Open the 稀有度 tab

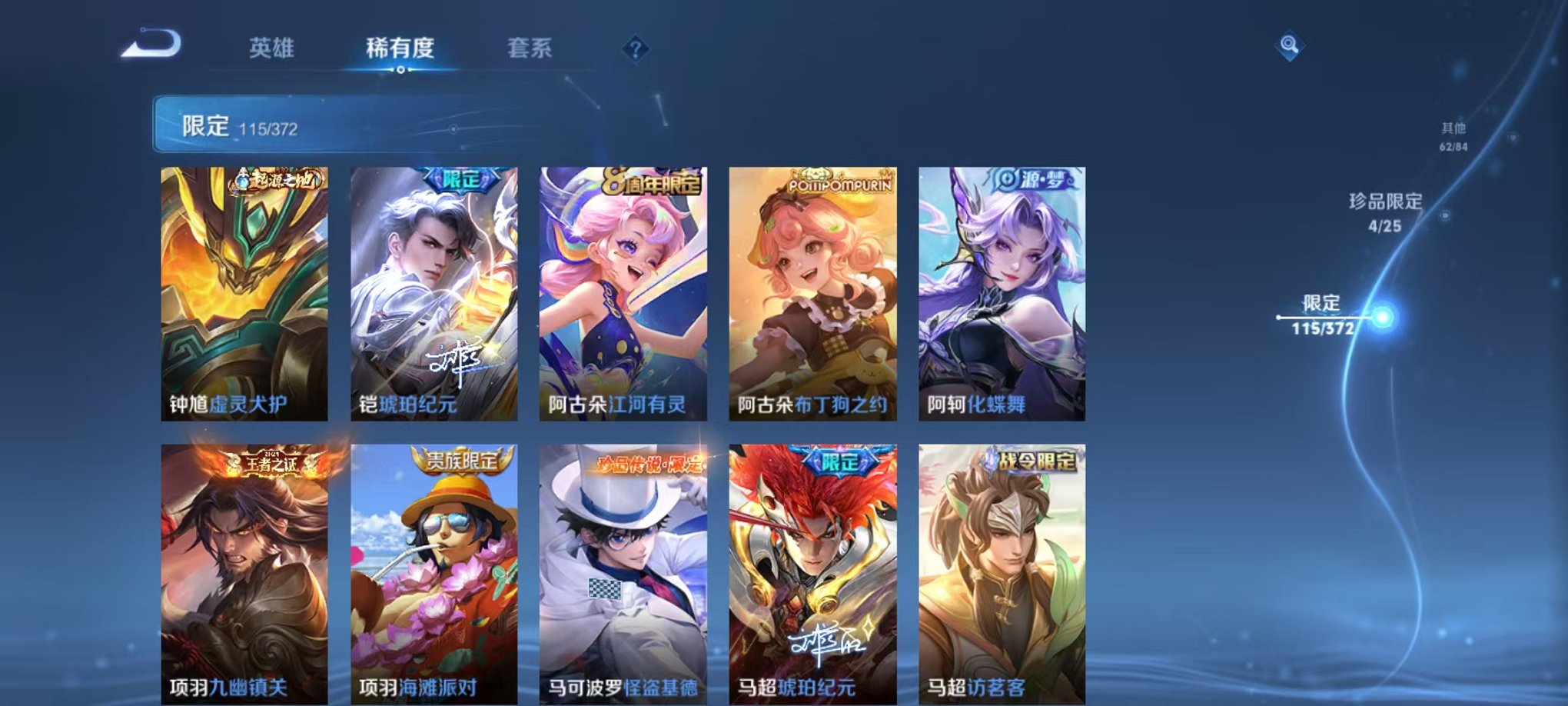point(400,47)
